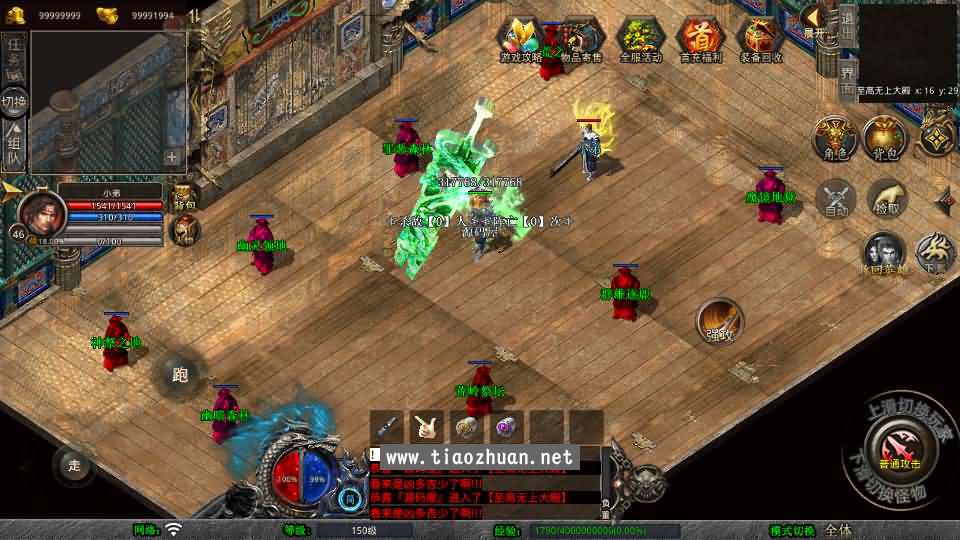
Task: Switch movement to 跑 run mode
Action: coord(180,375)
